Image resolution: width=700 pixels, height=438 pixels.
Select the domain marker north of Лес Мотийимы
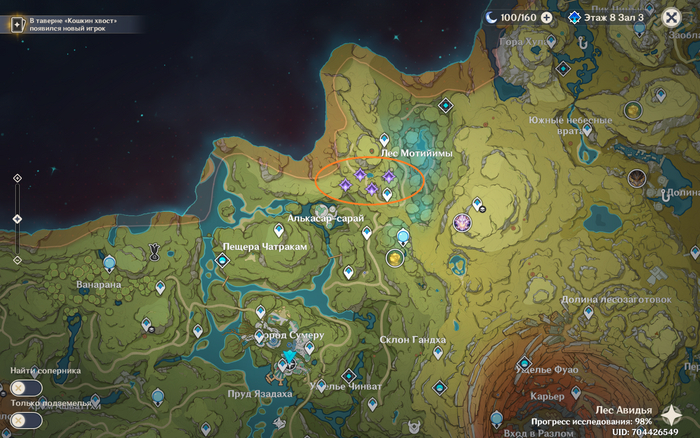pos(446,104)
